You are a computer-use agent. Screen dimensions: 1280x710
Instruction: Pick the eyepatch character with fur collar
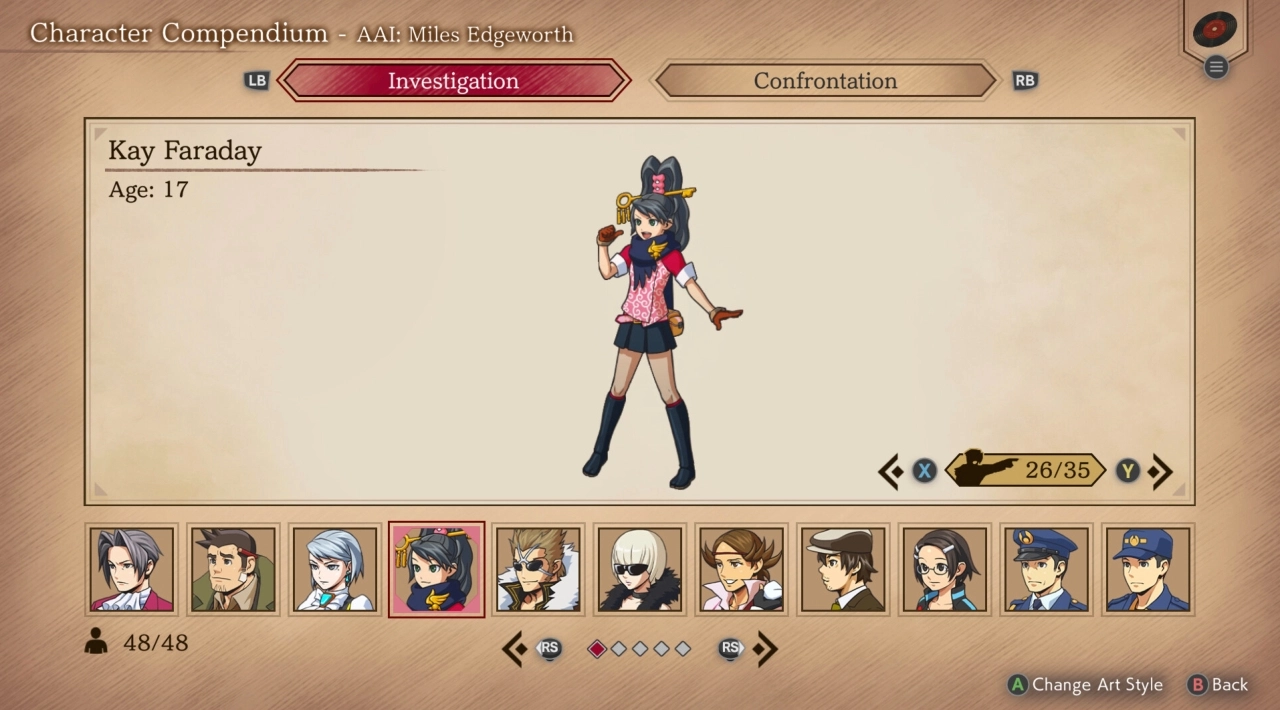538,570
